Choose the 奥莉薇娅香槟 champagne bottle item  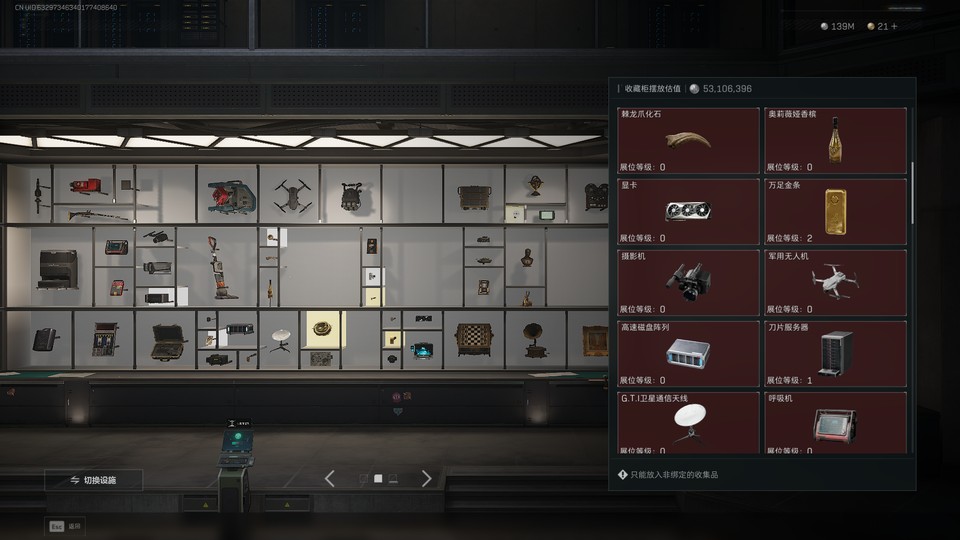click(835, 141)
